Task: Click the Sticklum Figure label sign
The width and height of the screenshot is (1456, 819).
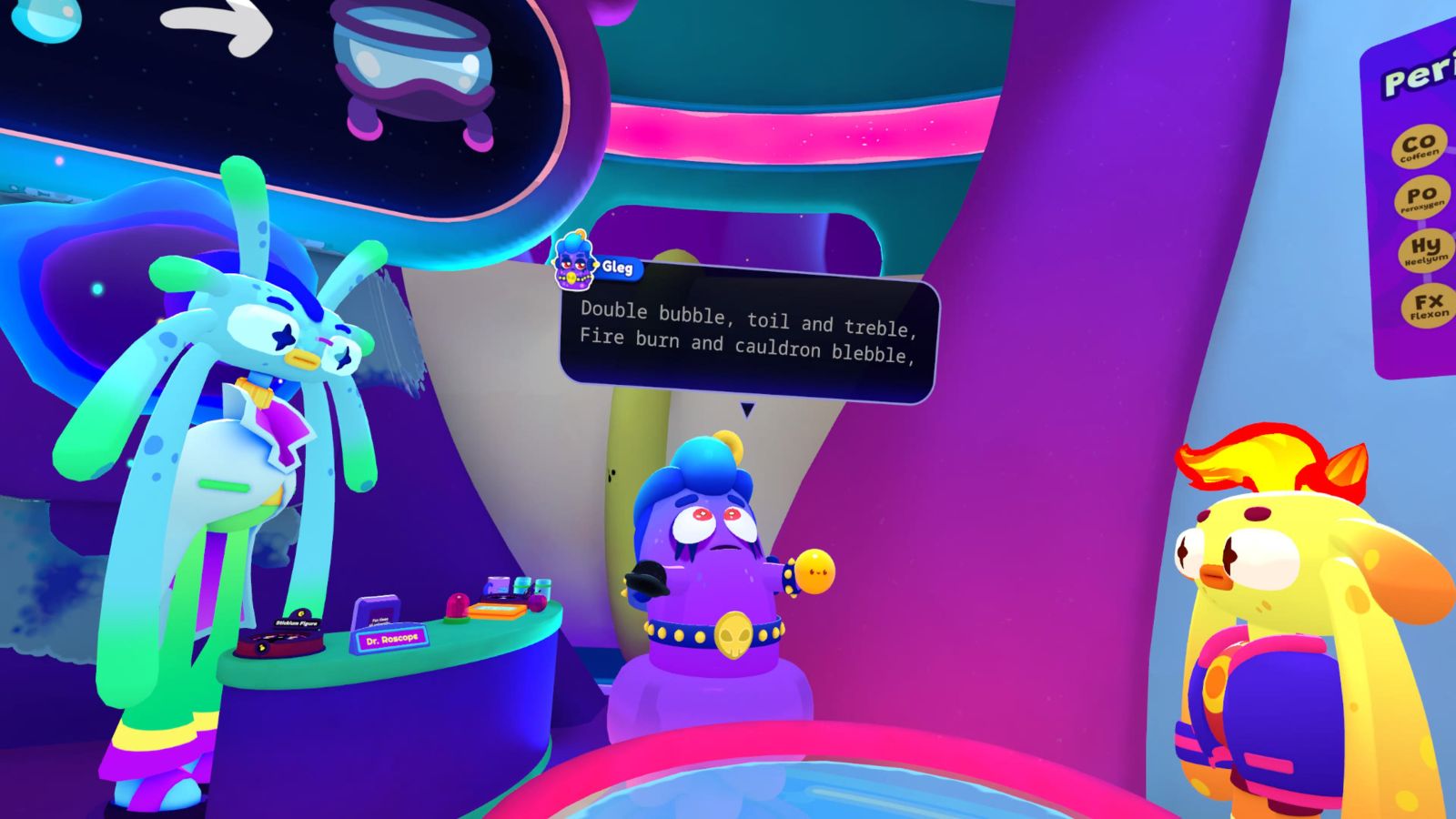Action: point(296,623)
